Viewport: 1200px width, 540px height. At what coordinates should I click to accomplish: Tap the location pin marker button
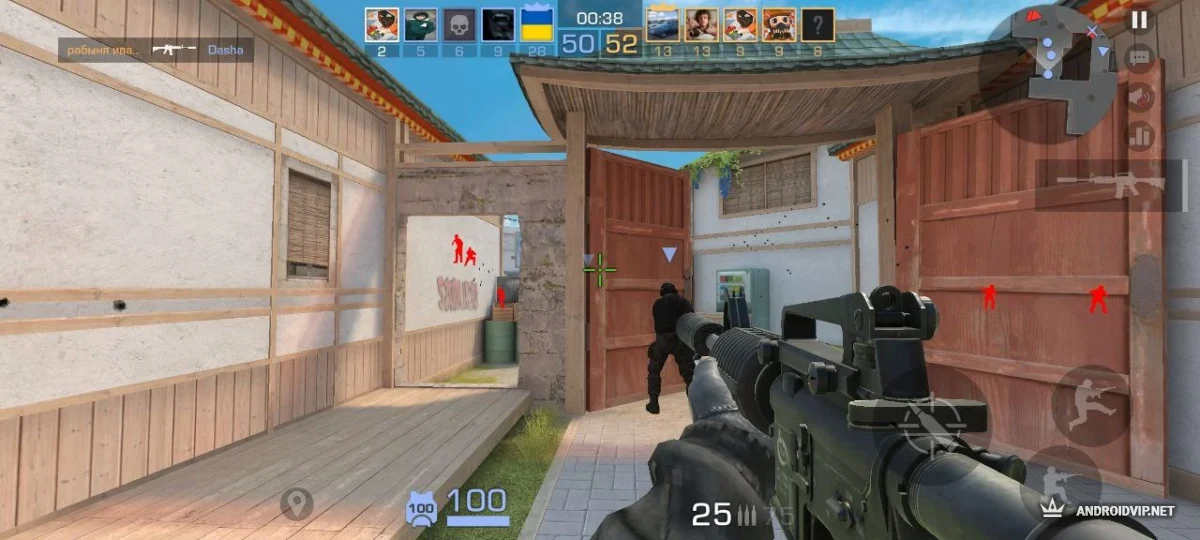pyautogui.click(x=296, y=504)
